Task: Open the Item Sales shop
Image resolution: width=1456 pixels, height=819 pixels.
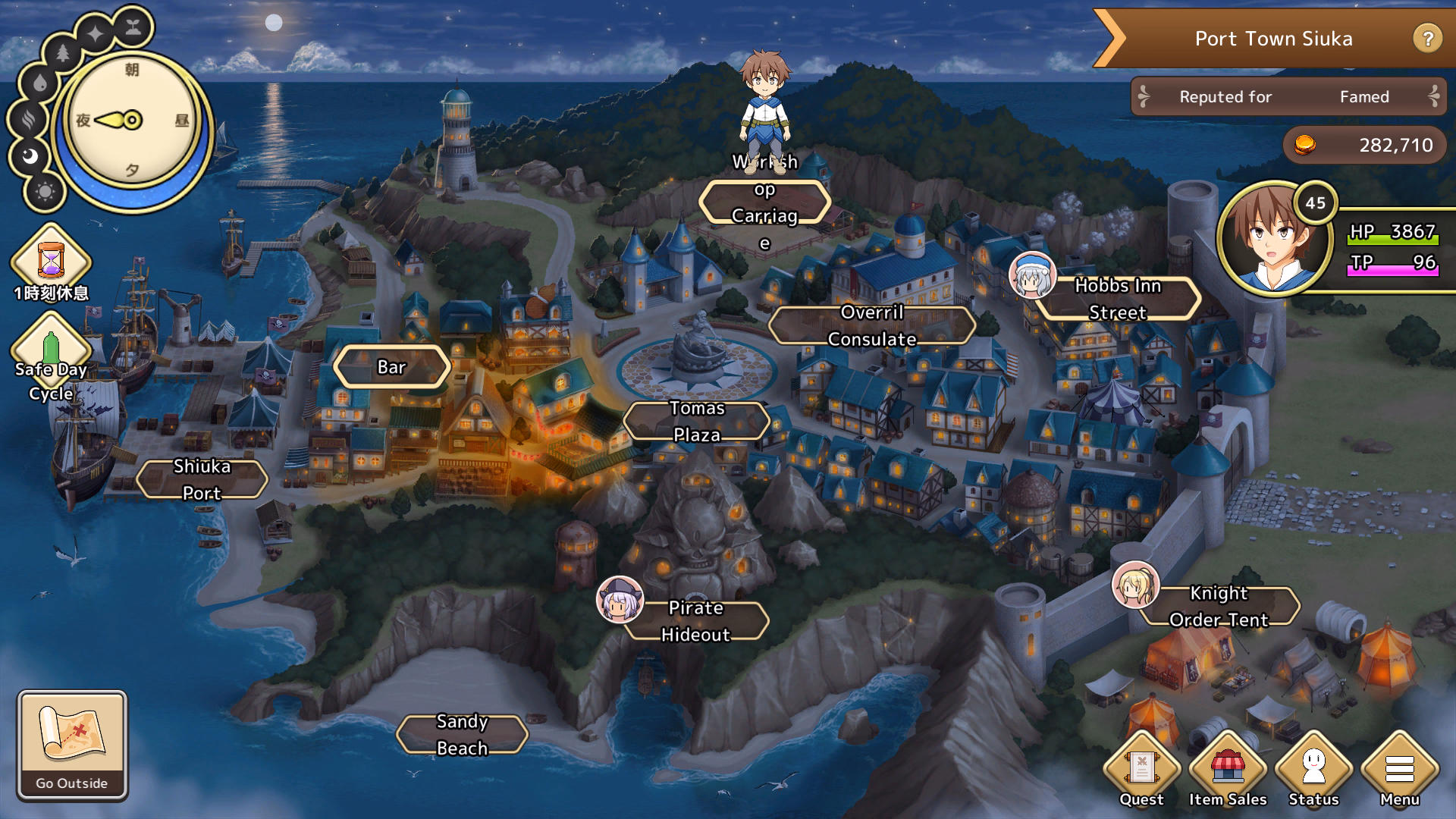Action: coord(1228,769)
